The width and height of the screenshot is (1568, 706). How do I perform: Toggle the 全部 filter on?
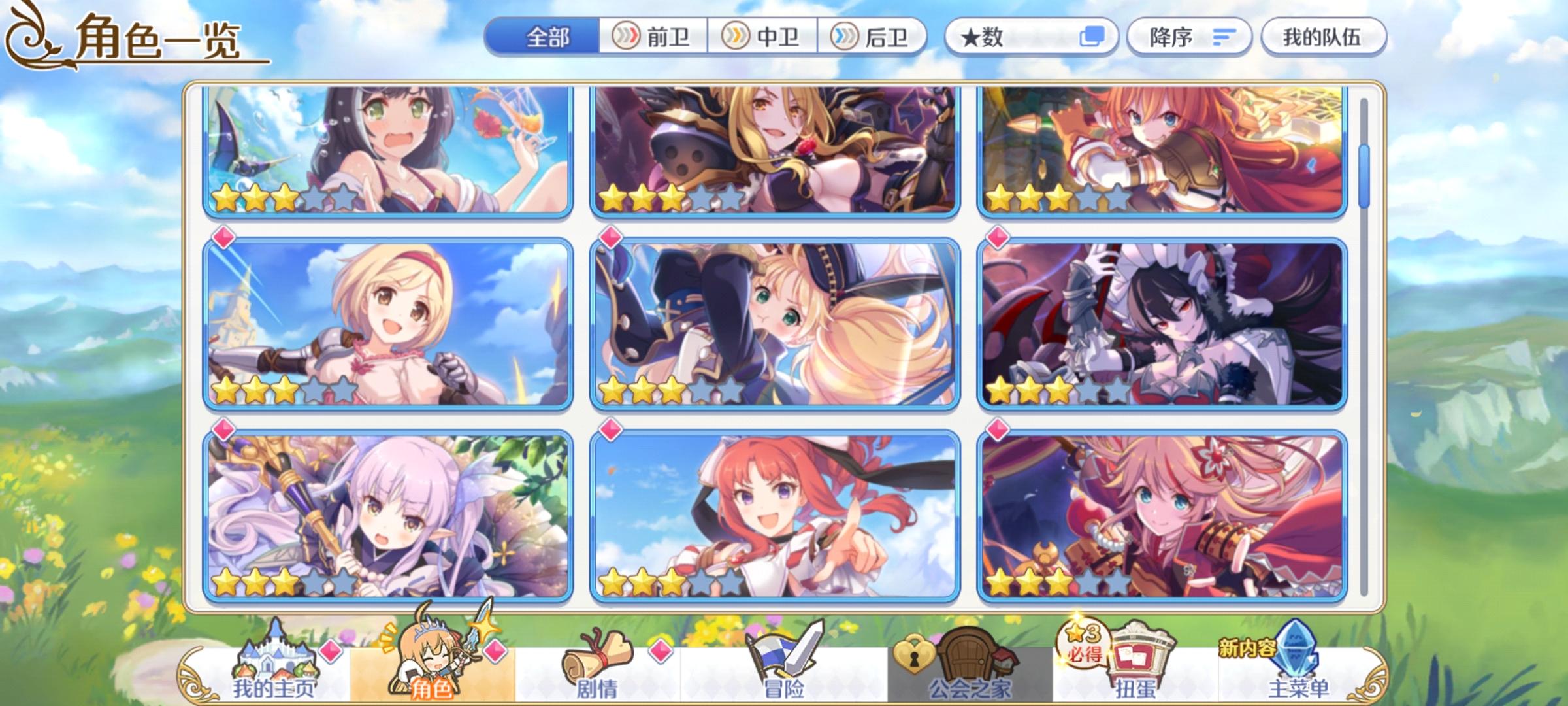coord(546,37)
